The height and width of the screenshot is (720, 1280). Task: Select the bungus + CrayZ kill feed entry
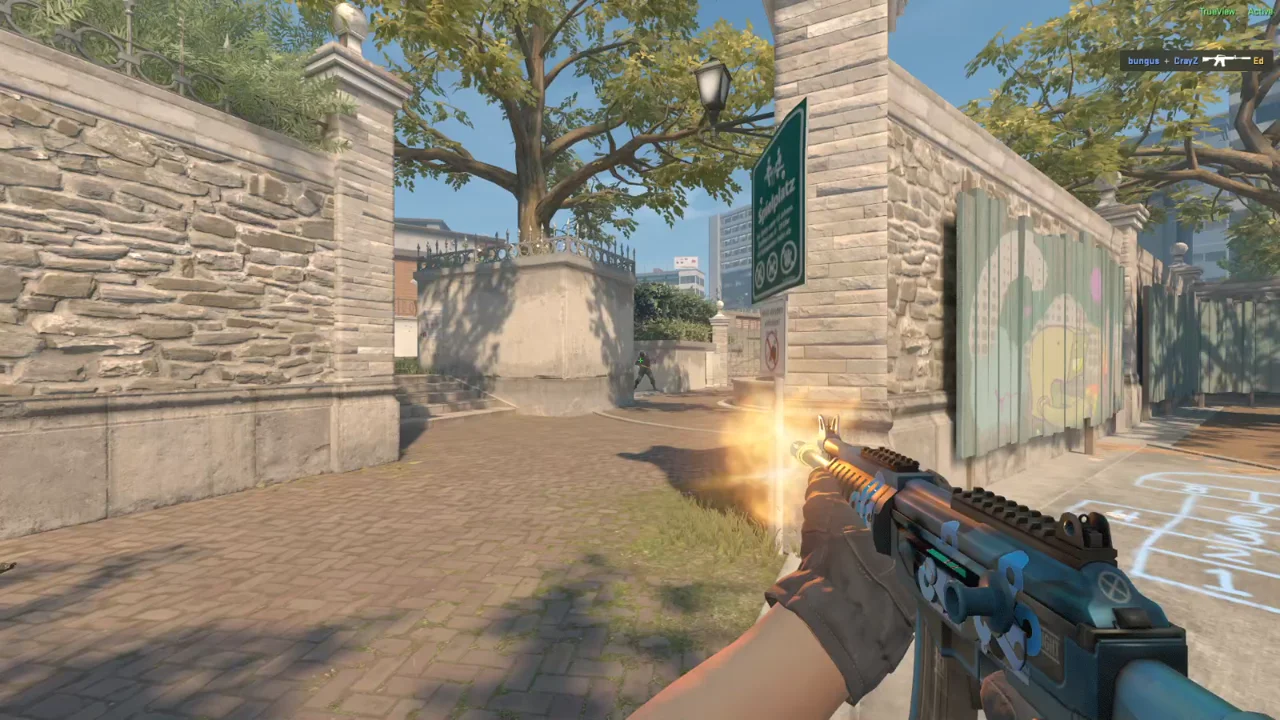[x=1196, y=61]
